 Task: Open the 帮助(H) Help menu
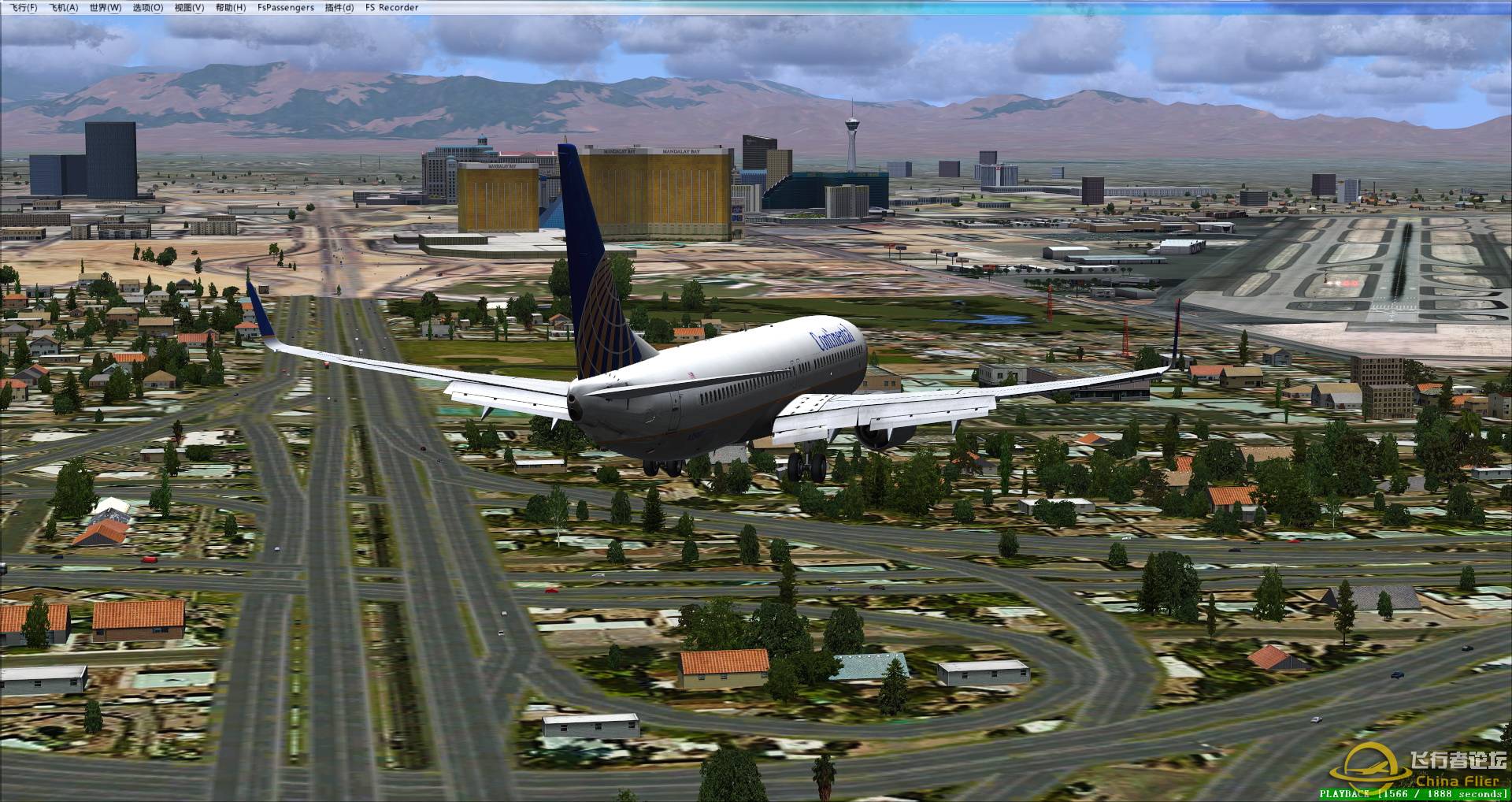(x=230, y=8)
